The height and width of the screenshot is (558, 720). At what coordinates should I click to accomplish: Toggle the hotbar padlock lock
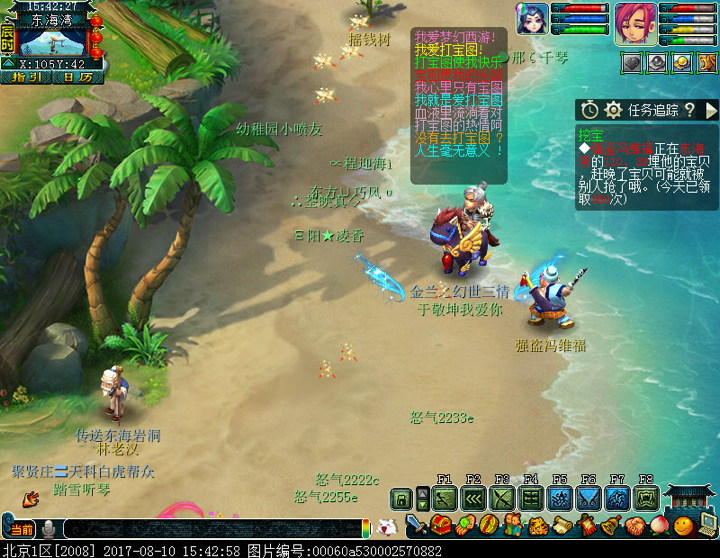click(401, 498)
